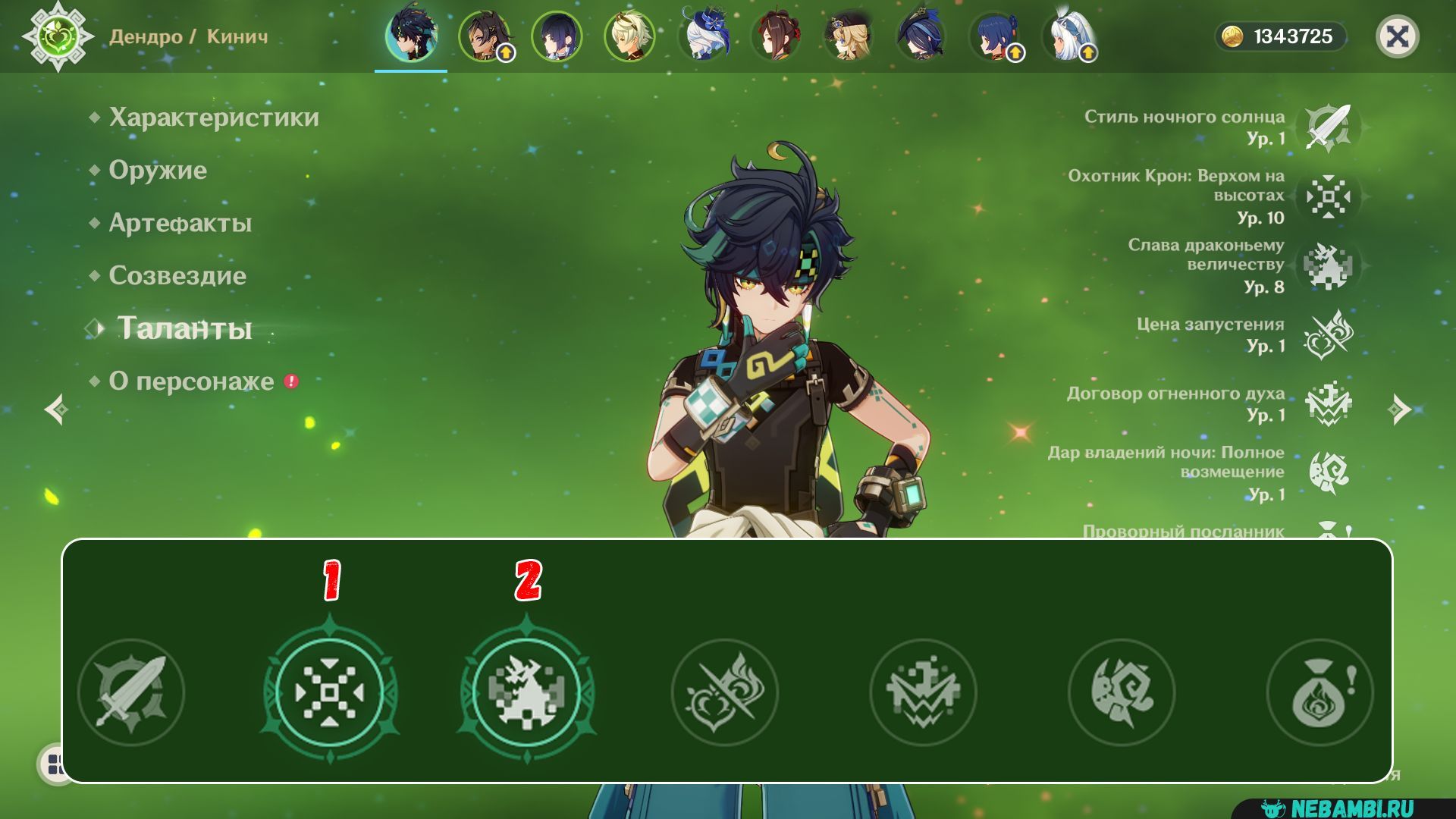Select the white-haired character portrait with blue hat

click(x=703, y=36)
